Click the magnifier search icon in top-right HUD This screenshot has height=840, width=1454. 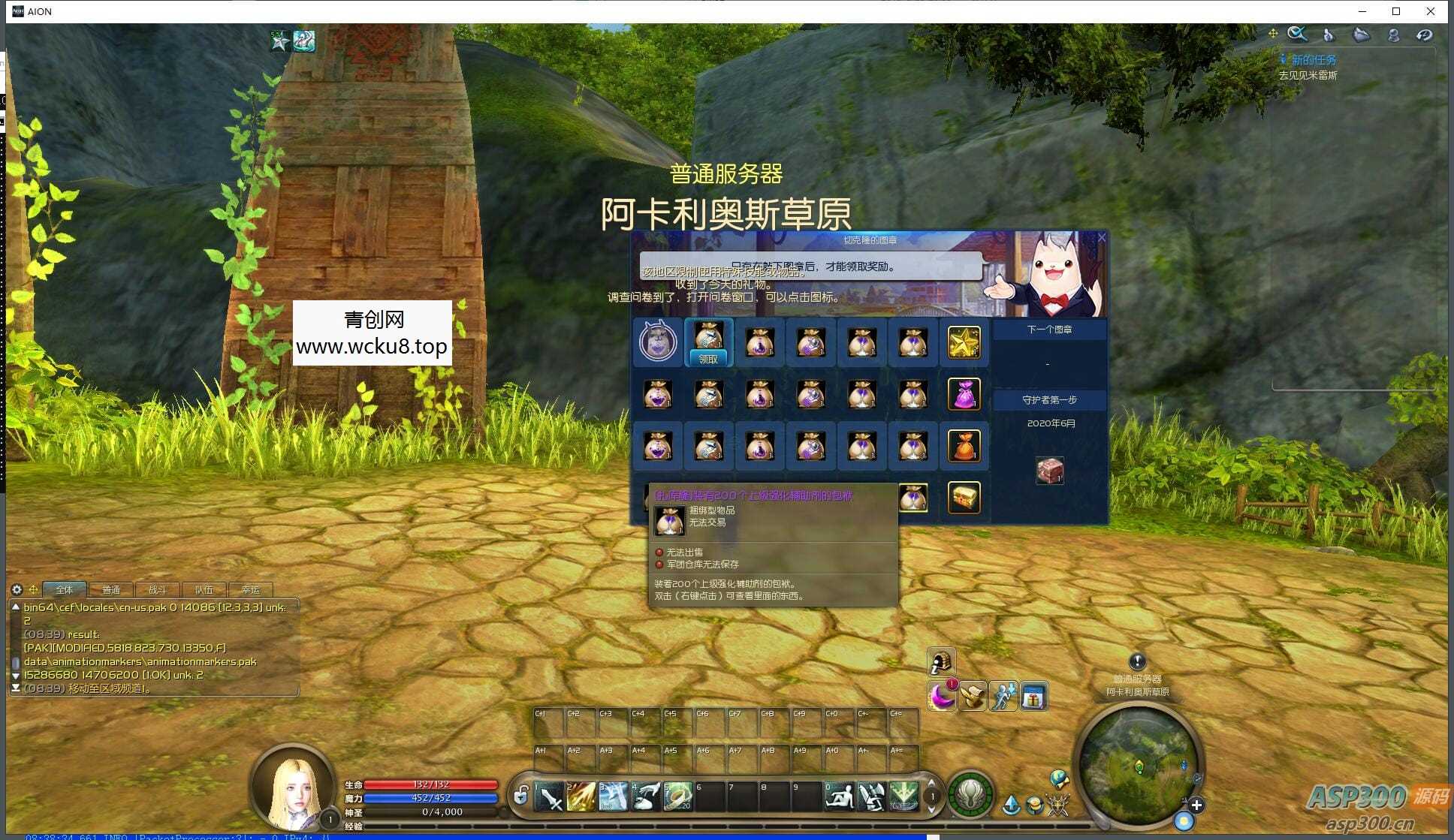tap(1298, 34)
